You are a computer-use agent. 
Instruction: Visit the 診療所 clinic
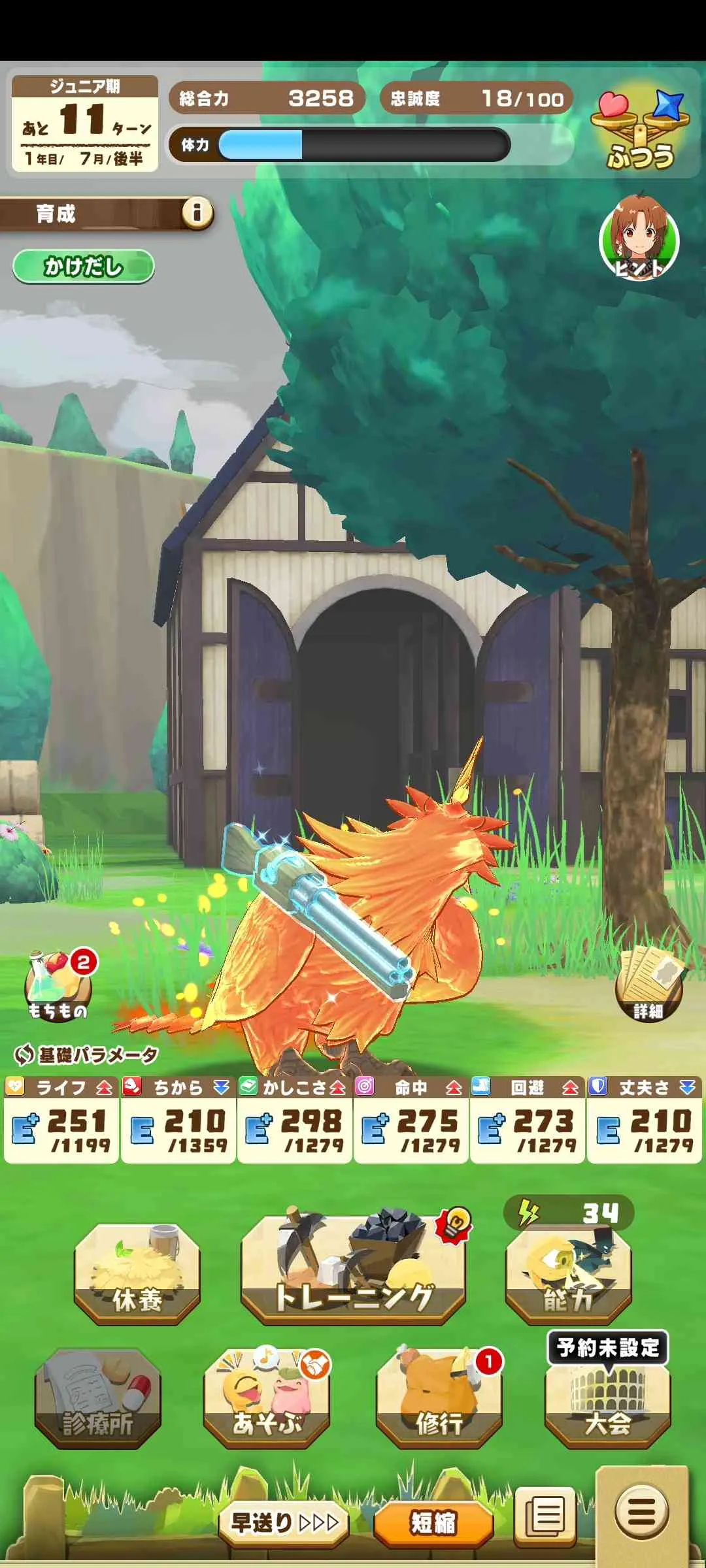coord(98,1398)
